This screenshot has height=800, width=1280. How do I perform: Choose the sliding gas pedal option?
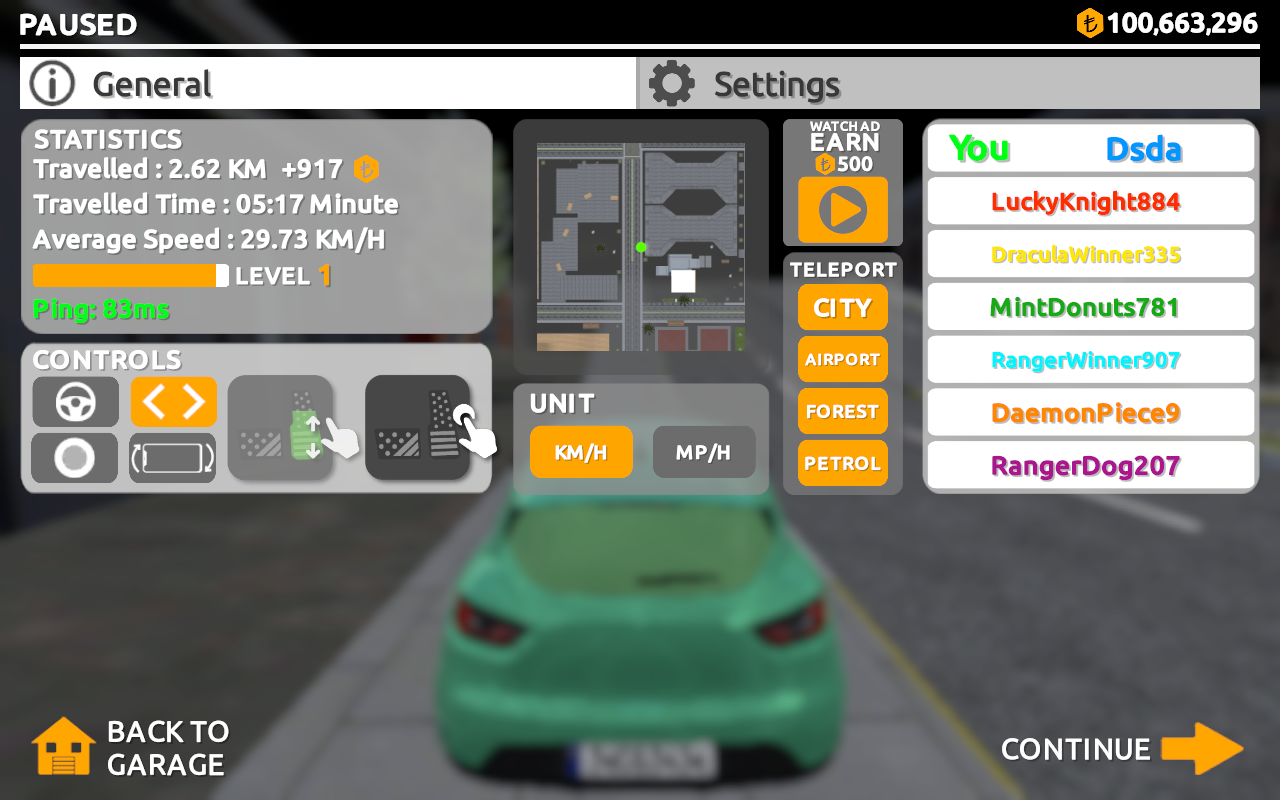(281, 428)
